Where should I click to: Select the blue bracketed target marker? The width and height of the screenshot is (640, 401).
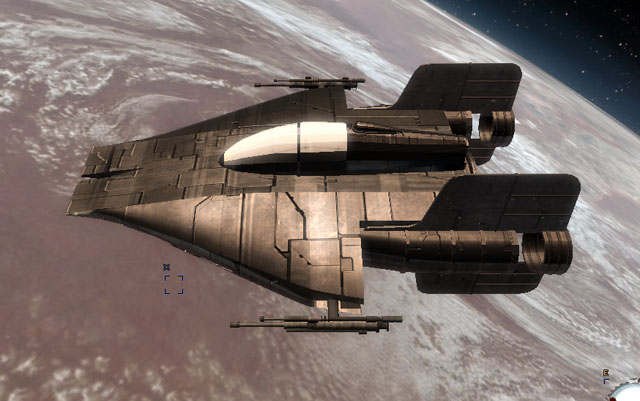coord(173,283)
